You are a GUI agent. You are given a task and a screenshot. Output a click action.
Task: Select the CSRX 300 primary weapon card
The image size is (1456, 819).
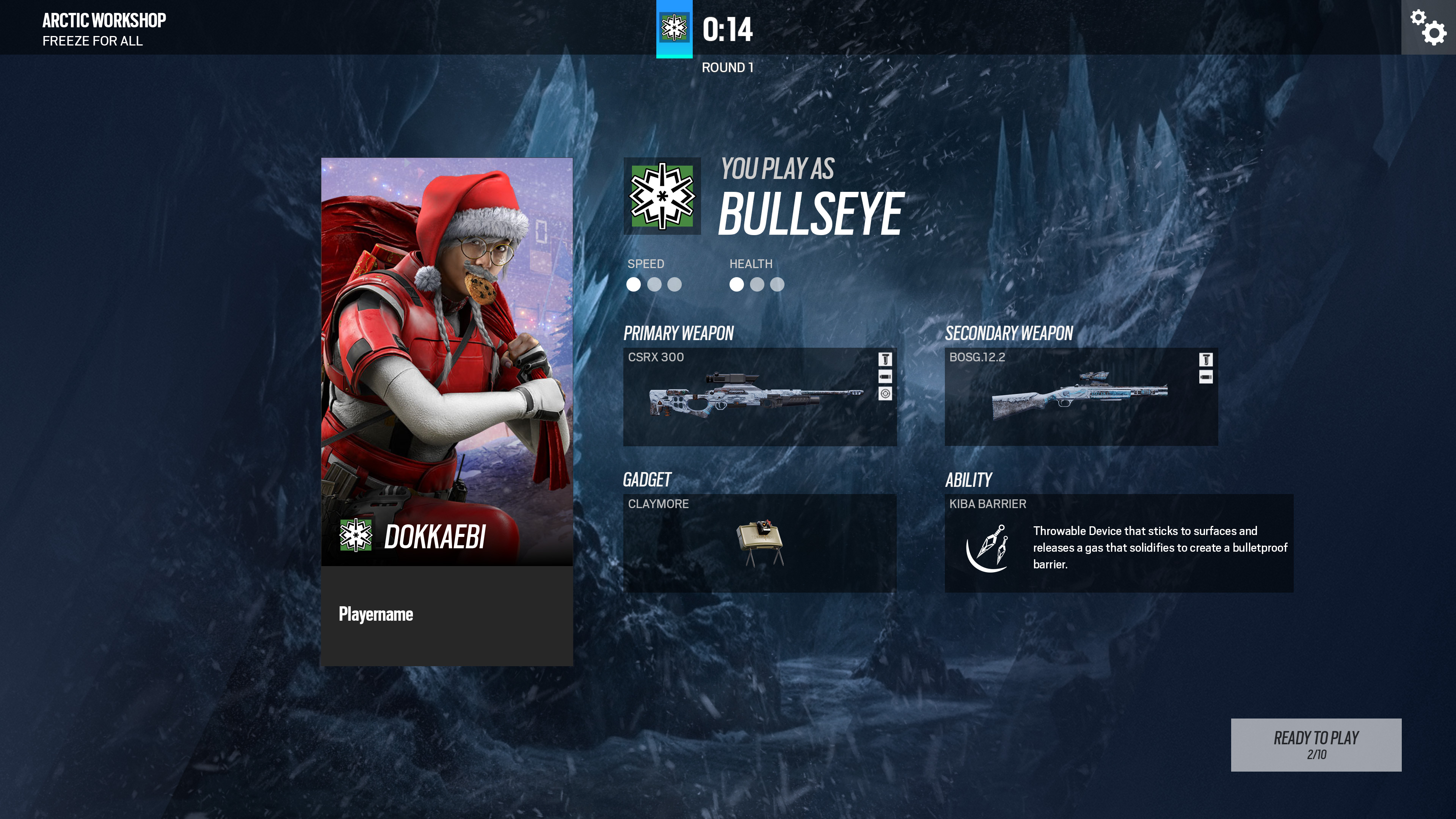point(759,396)
